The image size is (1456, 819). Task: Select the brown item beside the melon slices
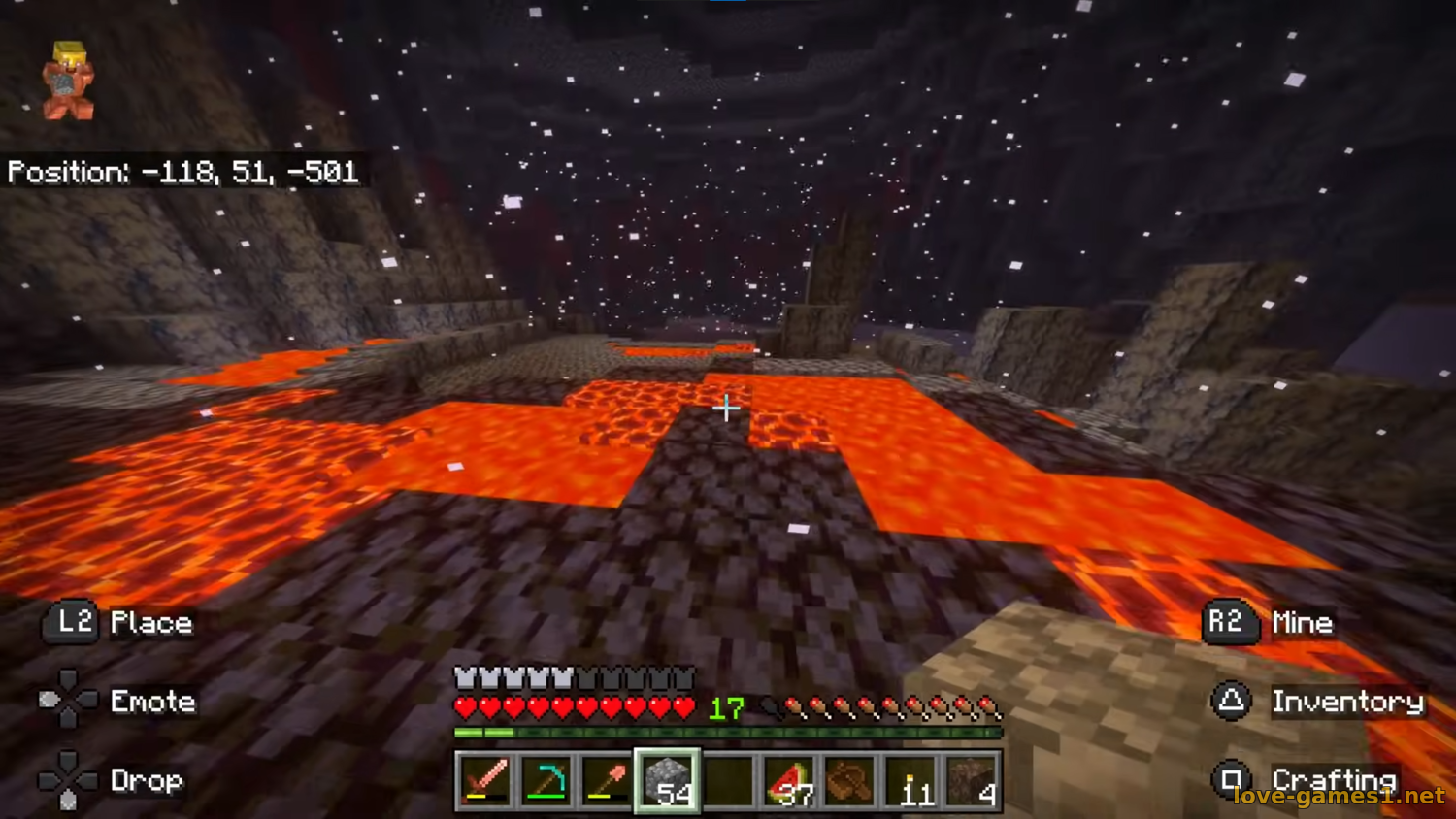coord(849,780)
